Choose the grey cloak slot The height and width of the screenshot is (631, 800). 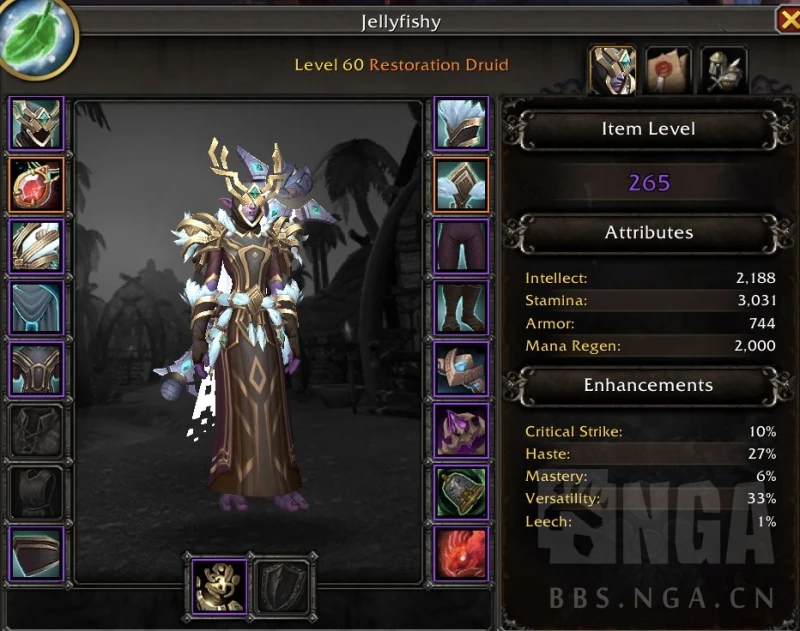click(x=37, y=307)
